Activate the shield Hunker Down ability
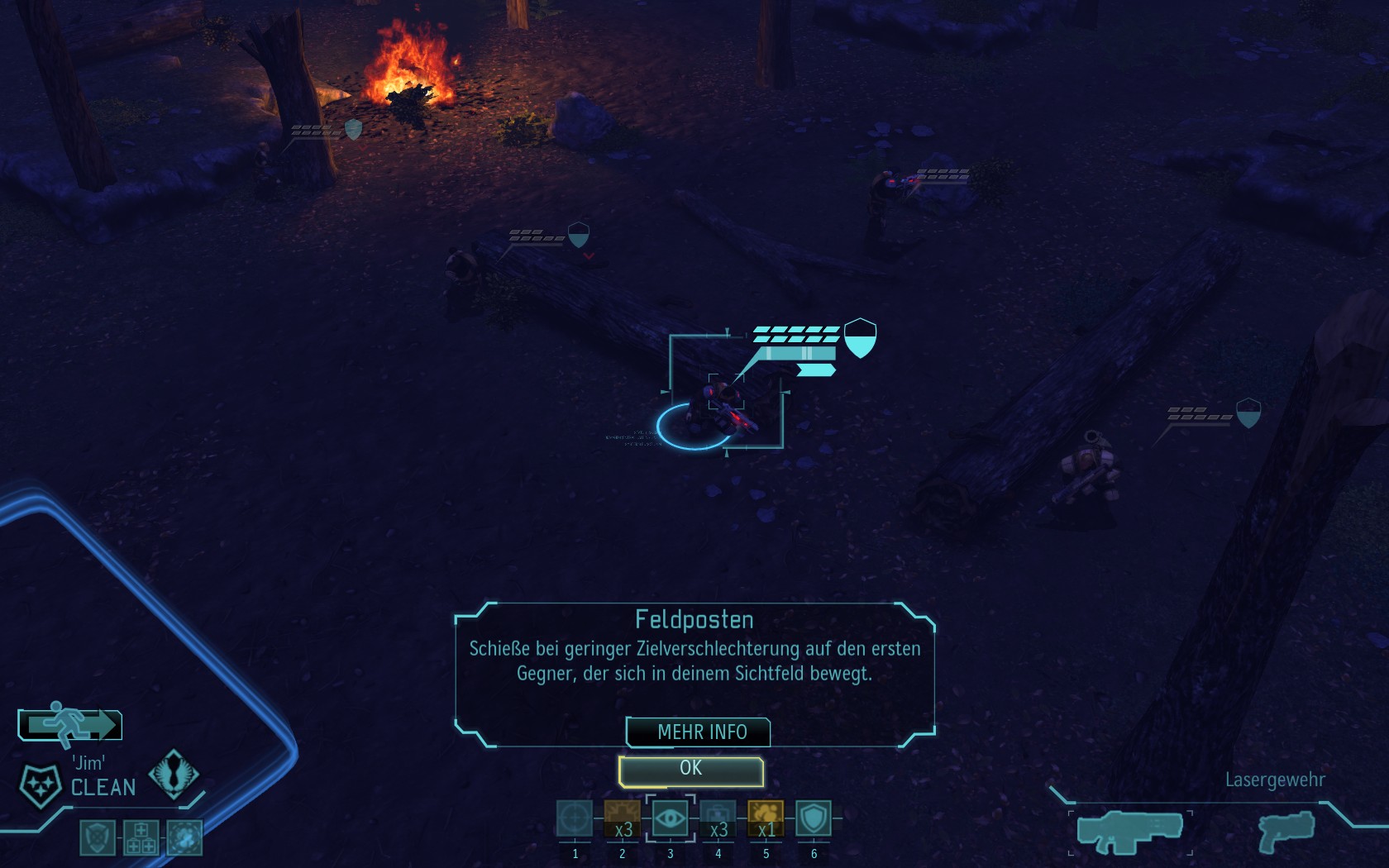 pos(814,818)
